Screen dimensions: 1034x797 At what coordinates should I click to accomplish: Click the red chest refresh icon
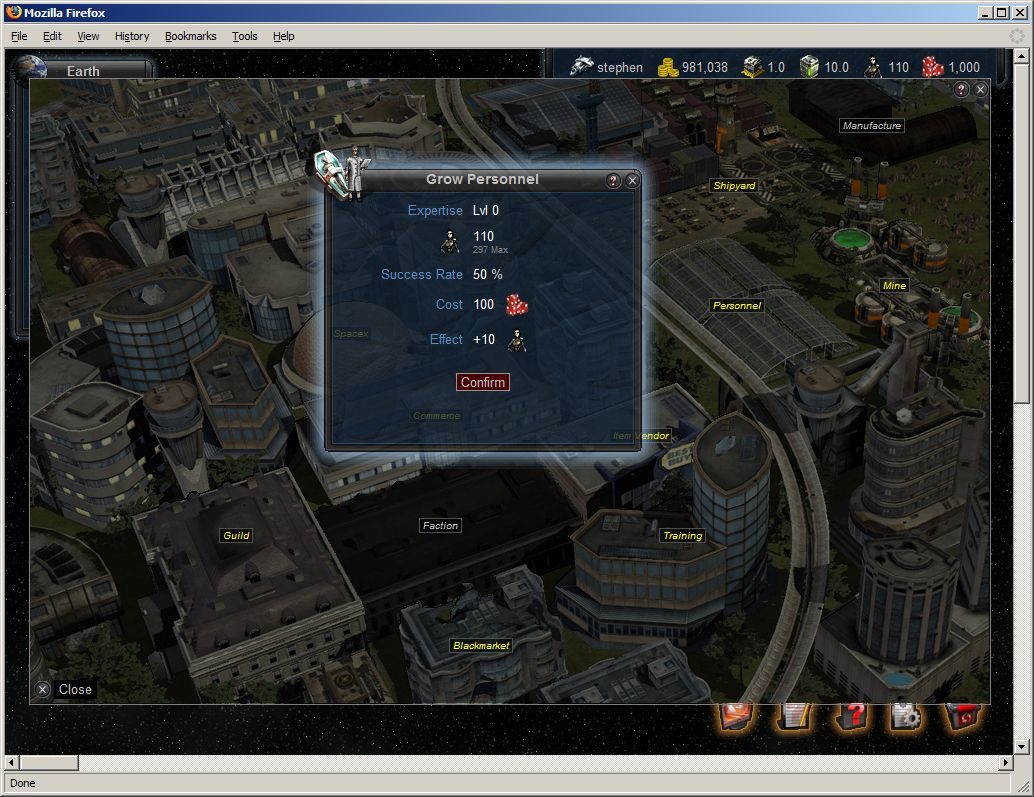click(x=963, y=716)
